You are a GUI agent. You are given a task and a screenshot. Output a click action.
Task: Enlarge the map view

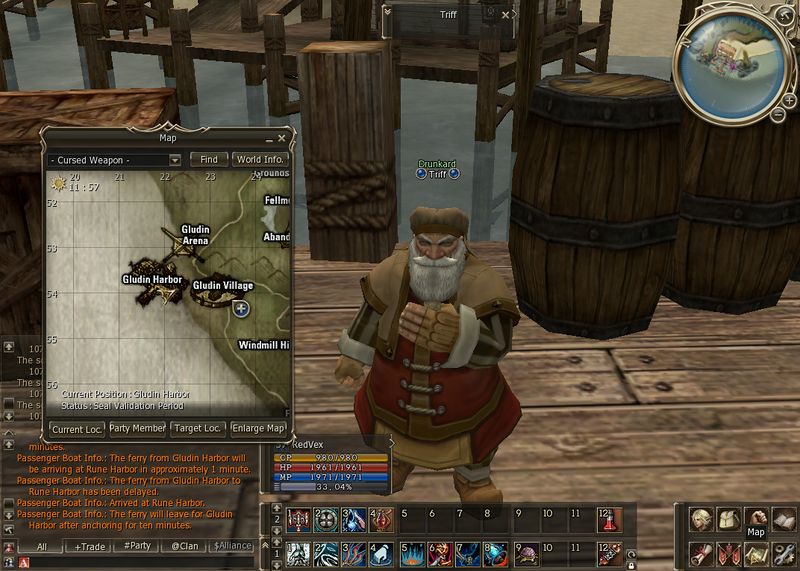[258, 428]
